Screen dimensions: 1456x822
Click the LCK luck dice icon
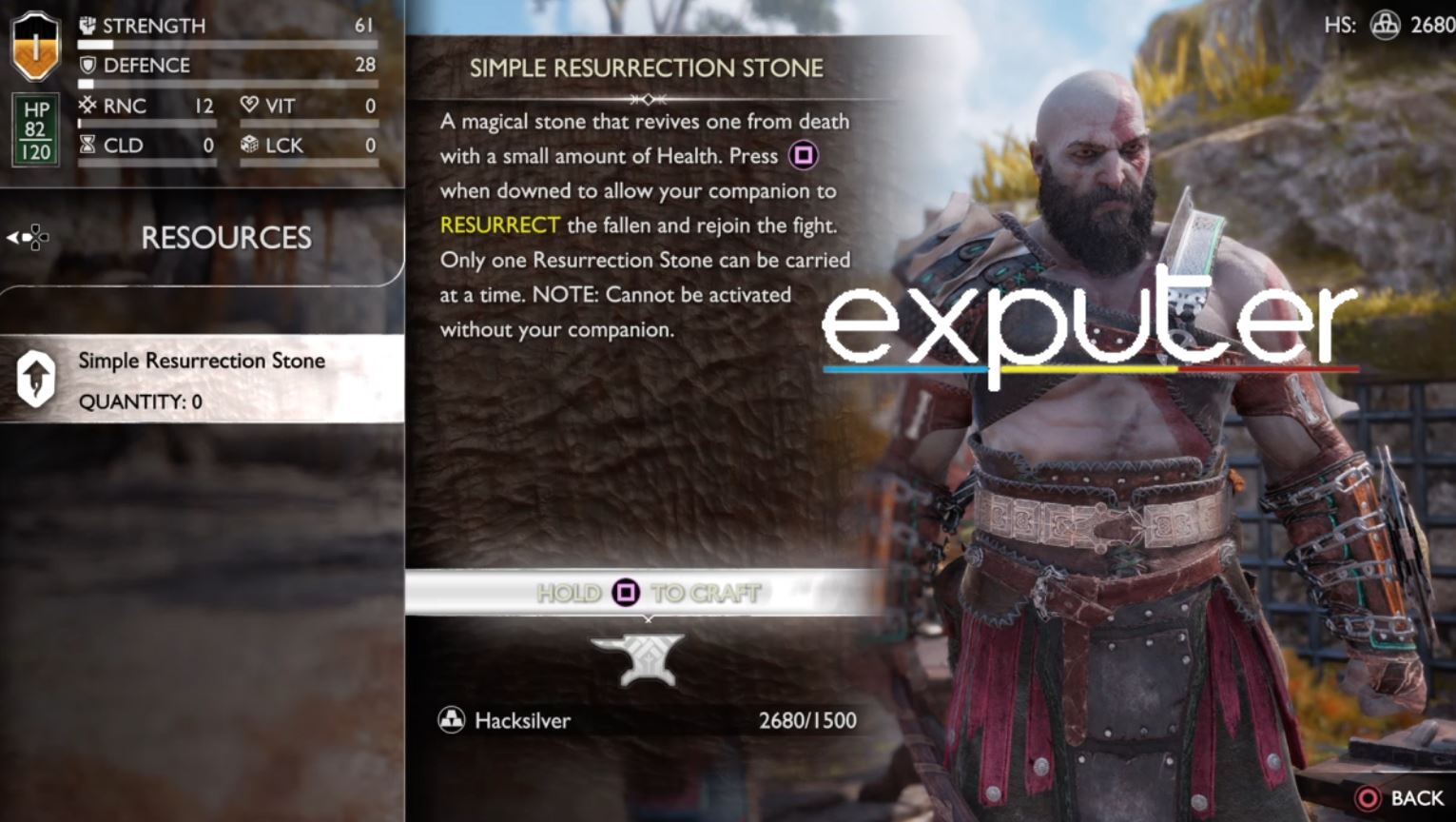click(x=249, y=145)
